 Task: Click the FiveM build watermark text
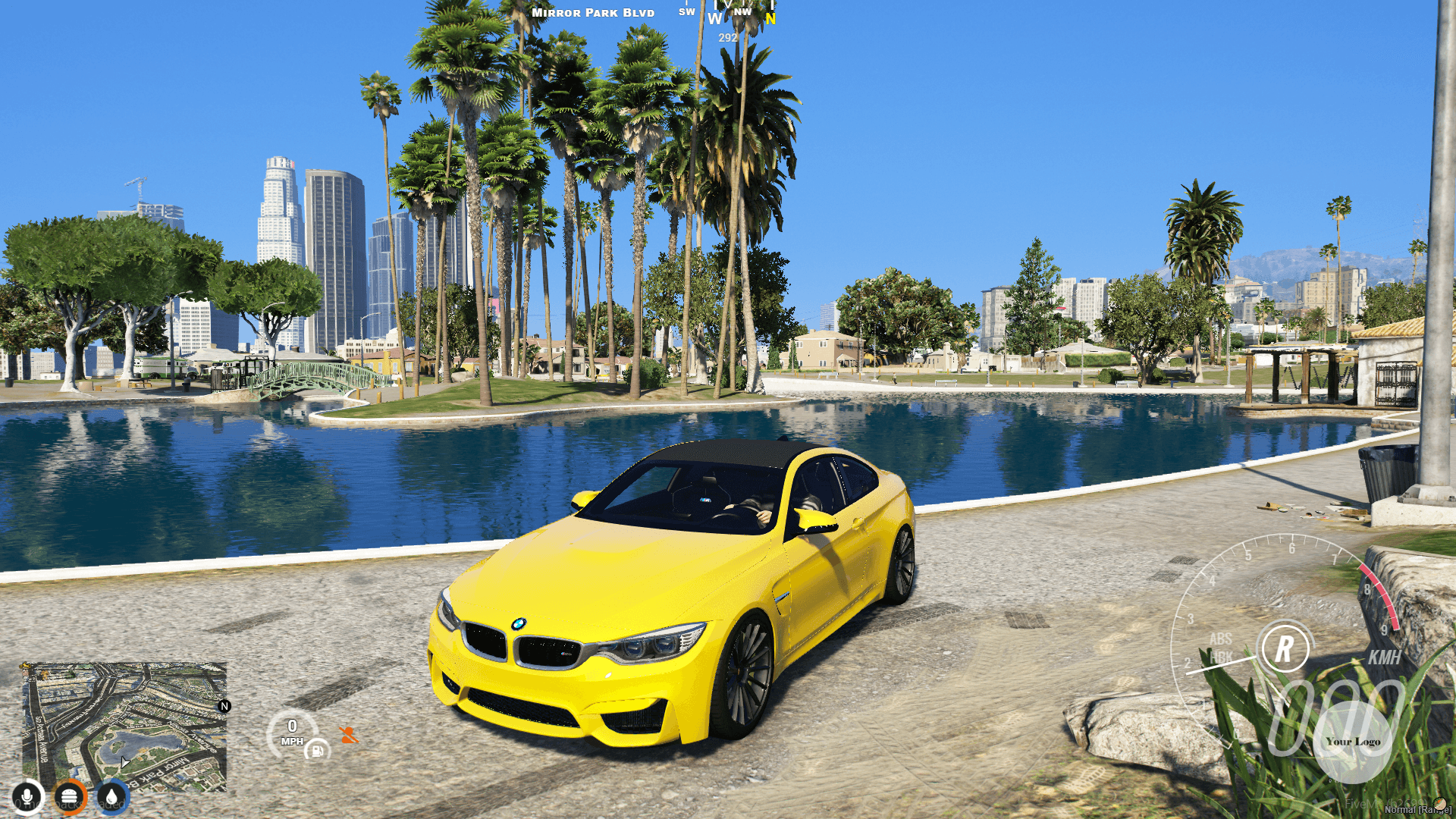point(1385,803)
